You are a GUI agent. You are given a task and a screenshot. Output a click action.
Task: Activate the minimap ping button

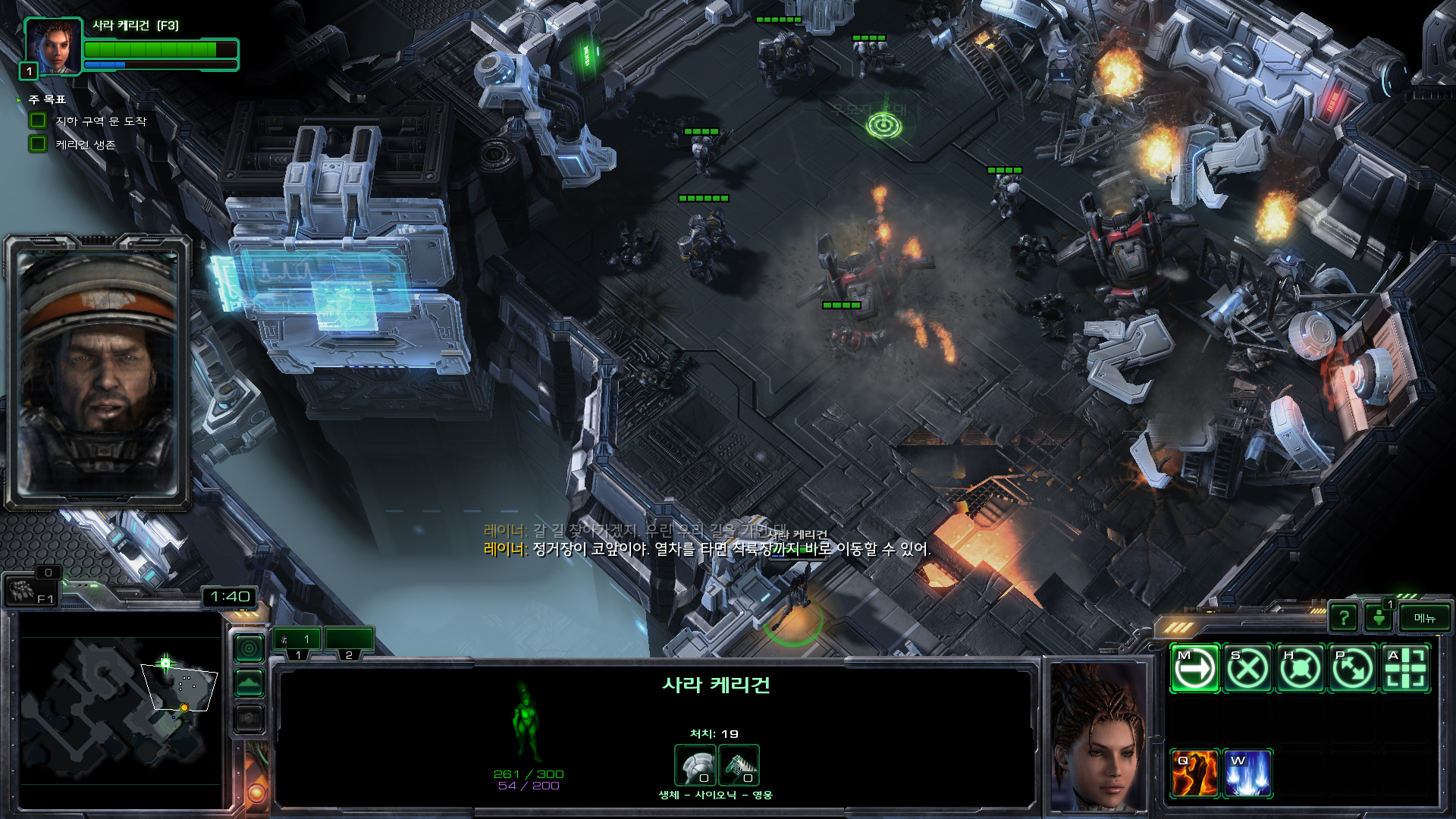tap(249, 648)
